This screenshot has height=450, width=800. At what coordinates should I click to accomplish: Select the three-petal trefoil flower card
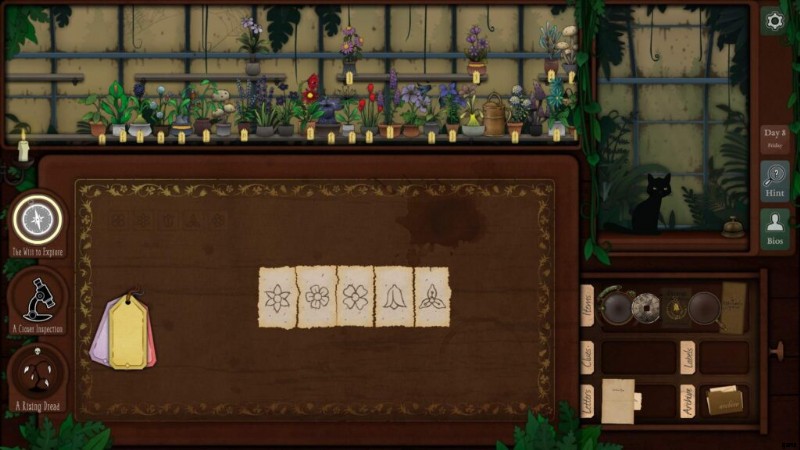(432, 297)
